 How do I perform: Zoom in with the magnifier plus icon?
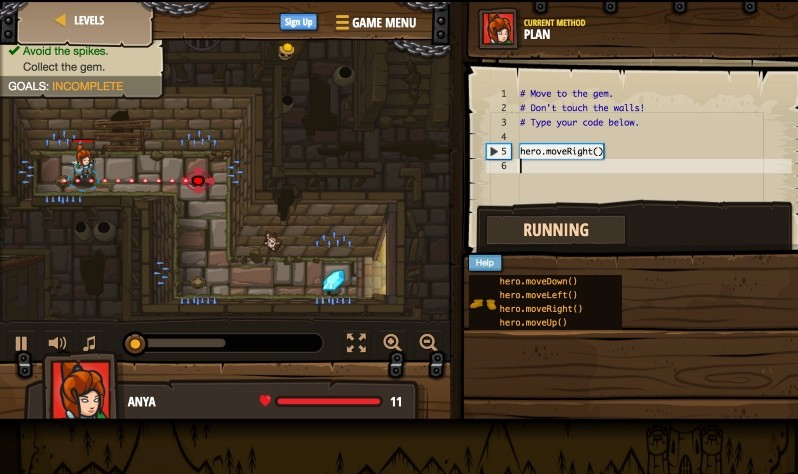[392, 343]
